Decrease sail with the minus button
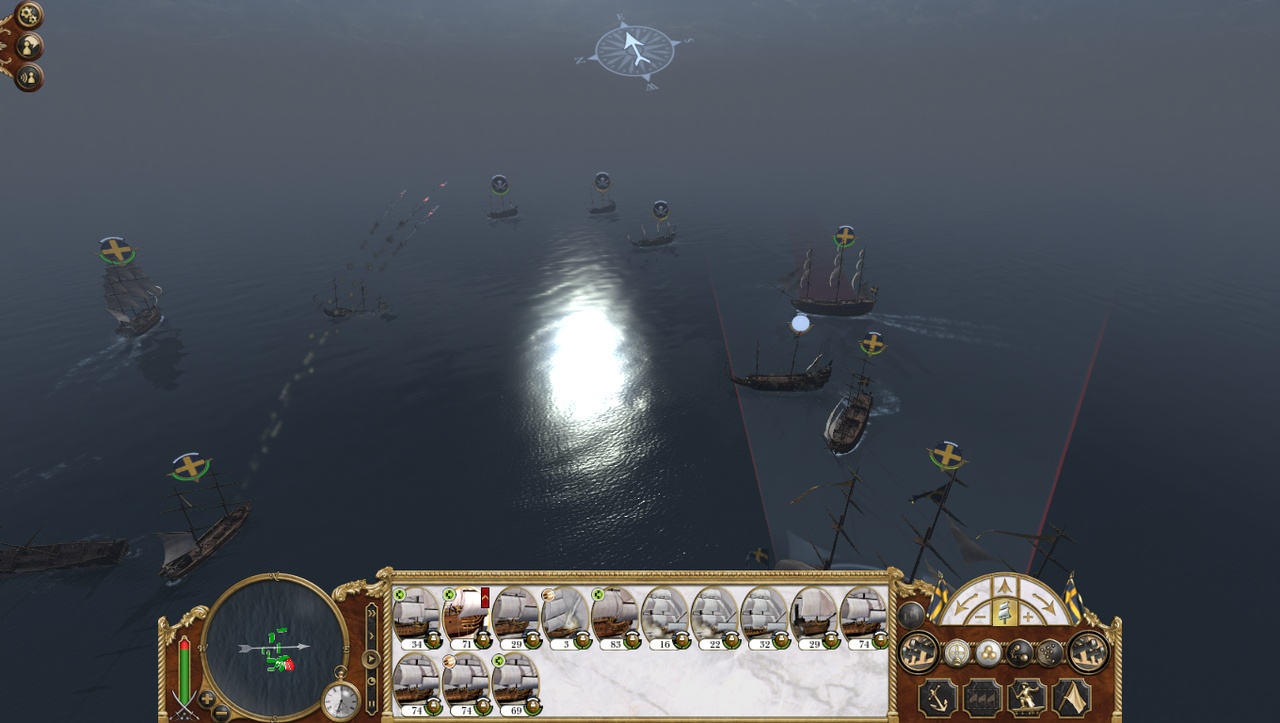 979,615
